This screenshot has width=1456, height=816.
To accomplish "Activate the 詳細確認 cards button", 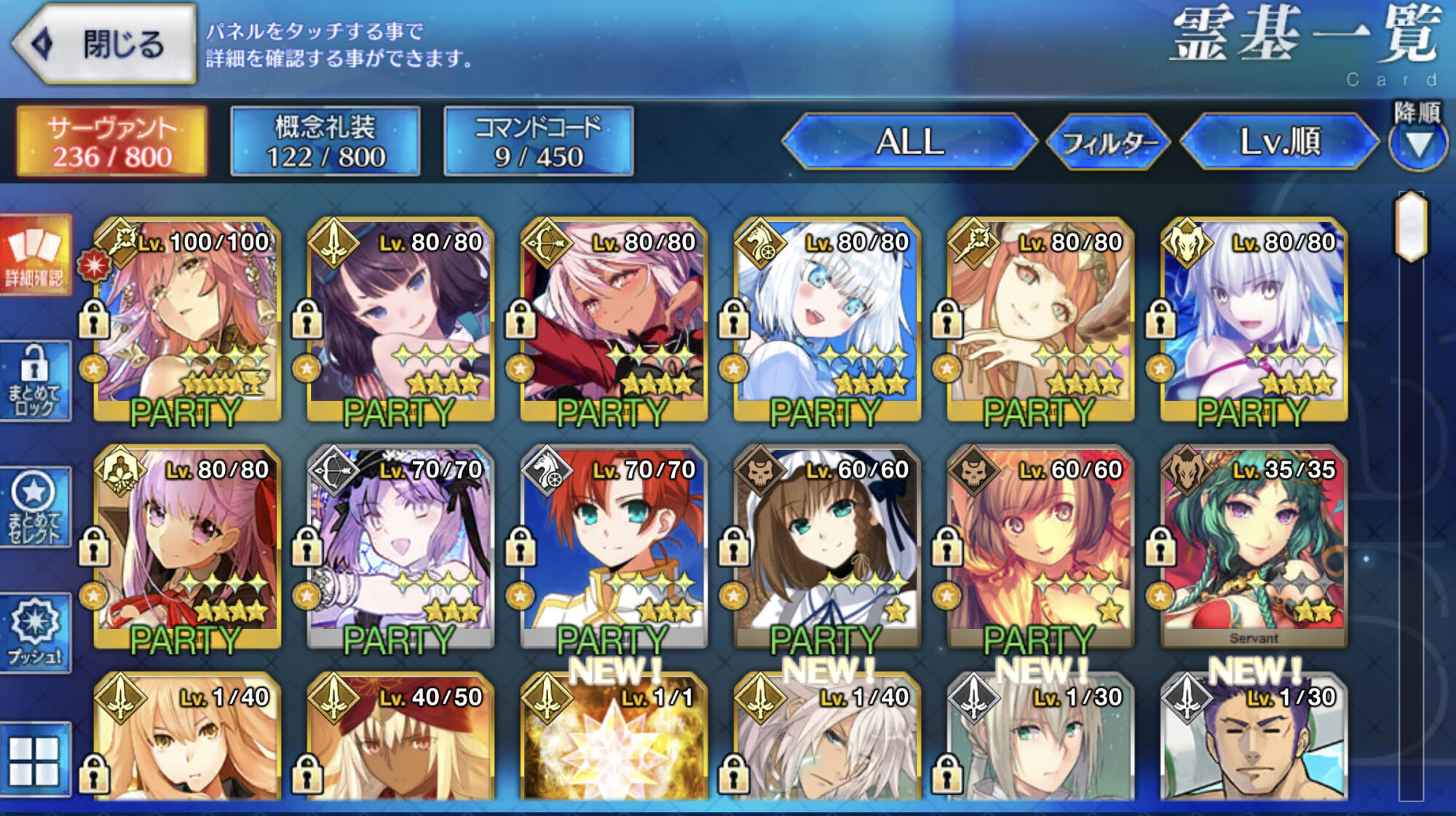I will click(35, 254).
